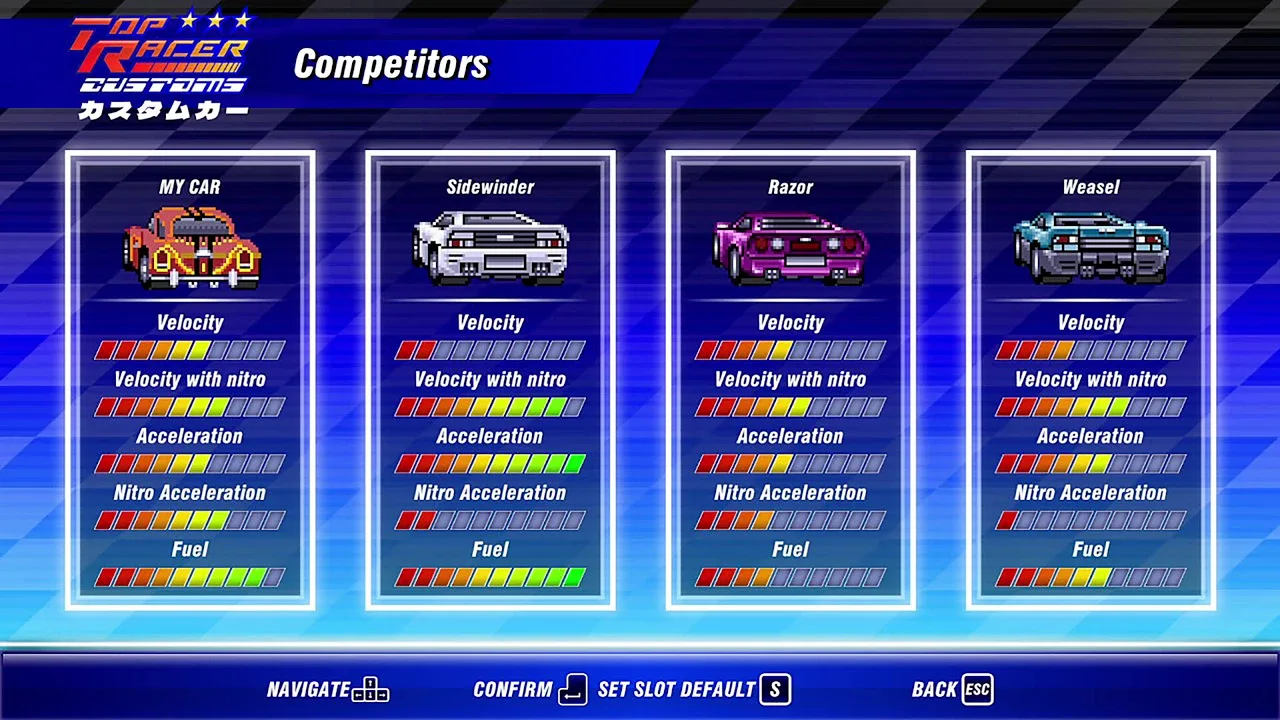Select the Weasel competitor card
The height and width of the screenshot is (720, 1280).
point(1090,380)
